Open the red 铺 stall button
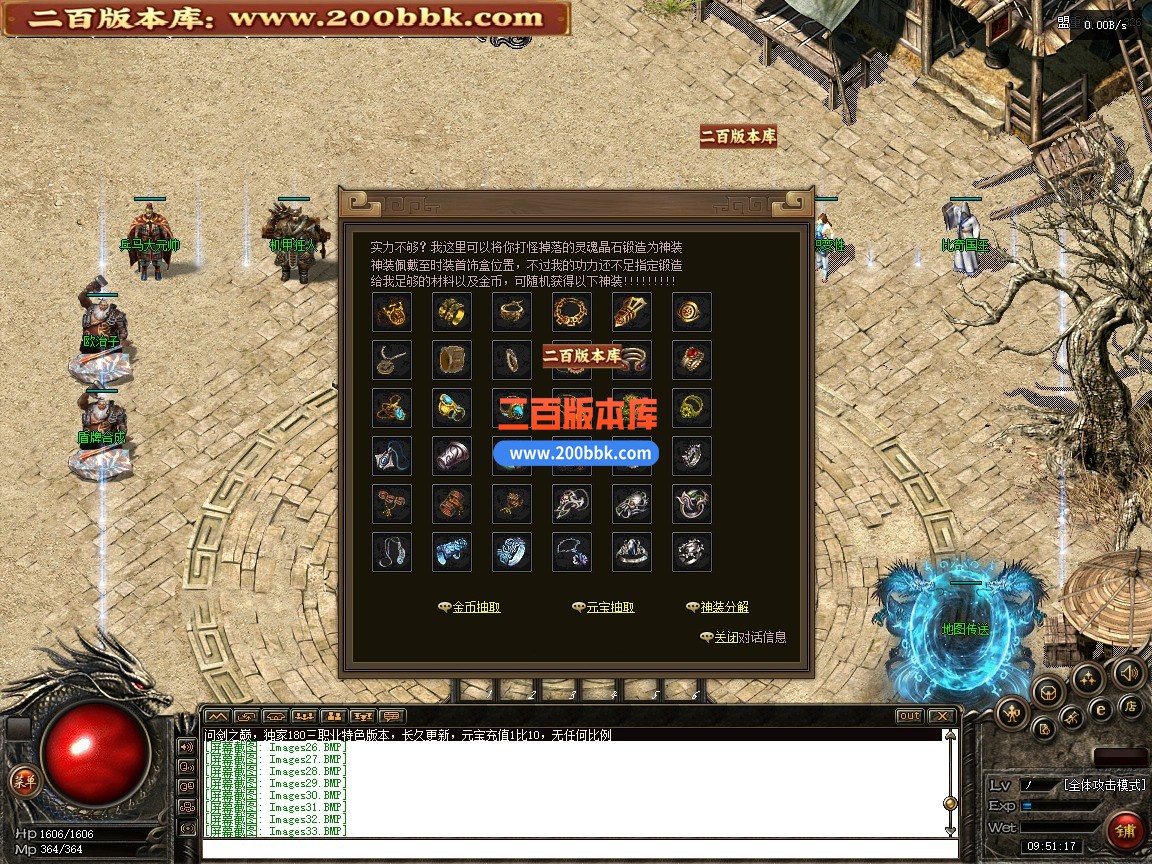This screenshot has width=1152, height=864. click(1126, 831)
